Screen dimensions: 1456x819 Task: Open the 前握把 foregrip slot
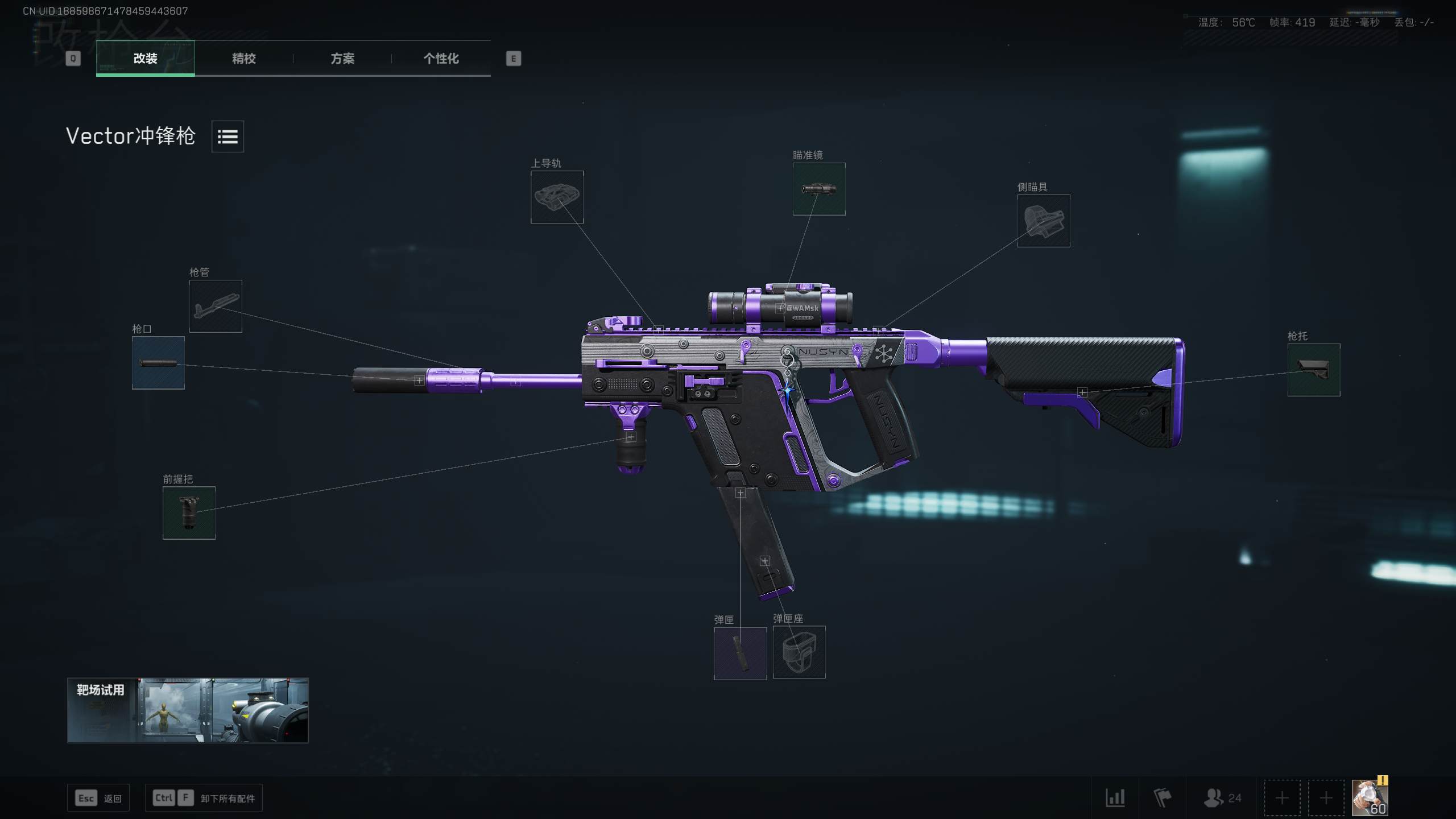189,512
